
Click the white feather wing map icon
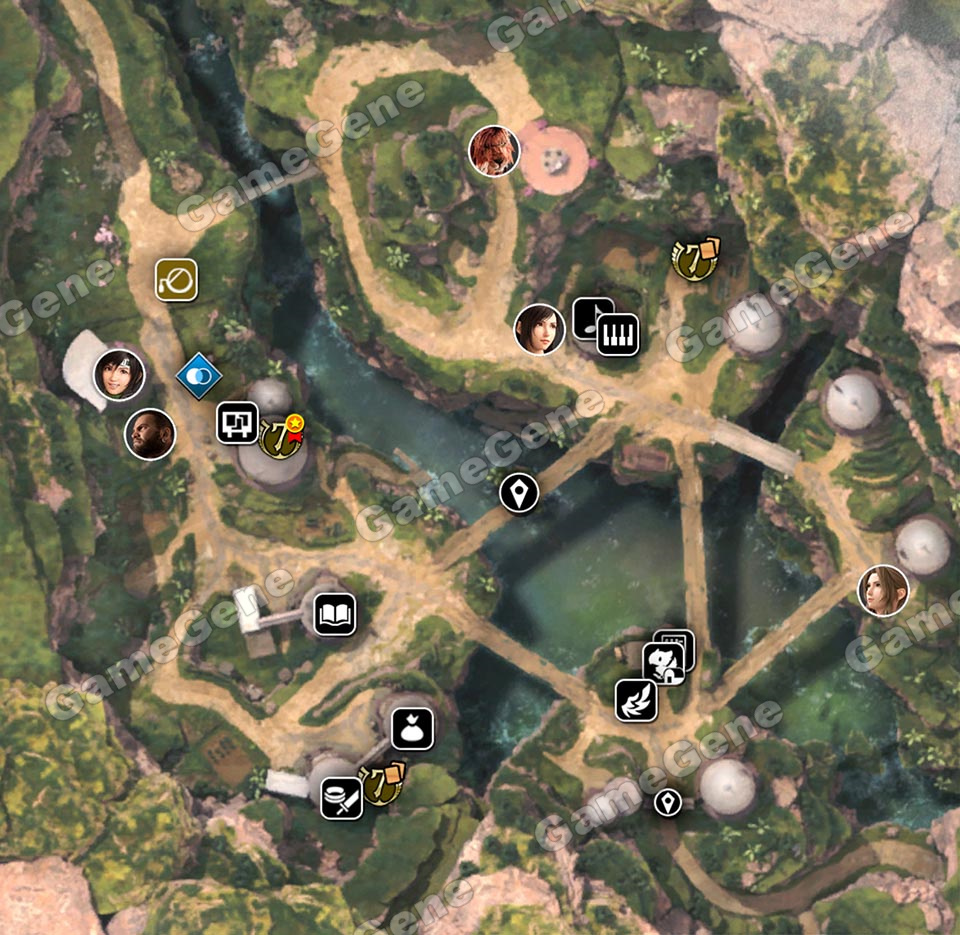[636, 700]
